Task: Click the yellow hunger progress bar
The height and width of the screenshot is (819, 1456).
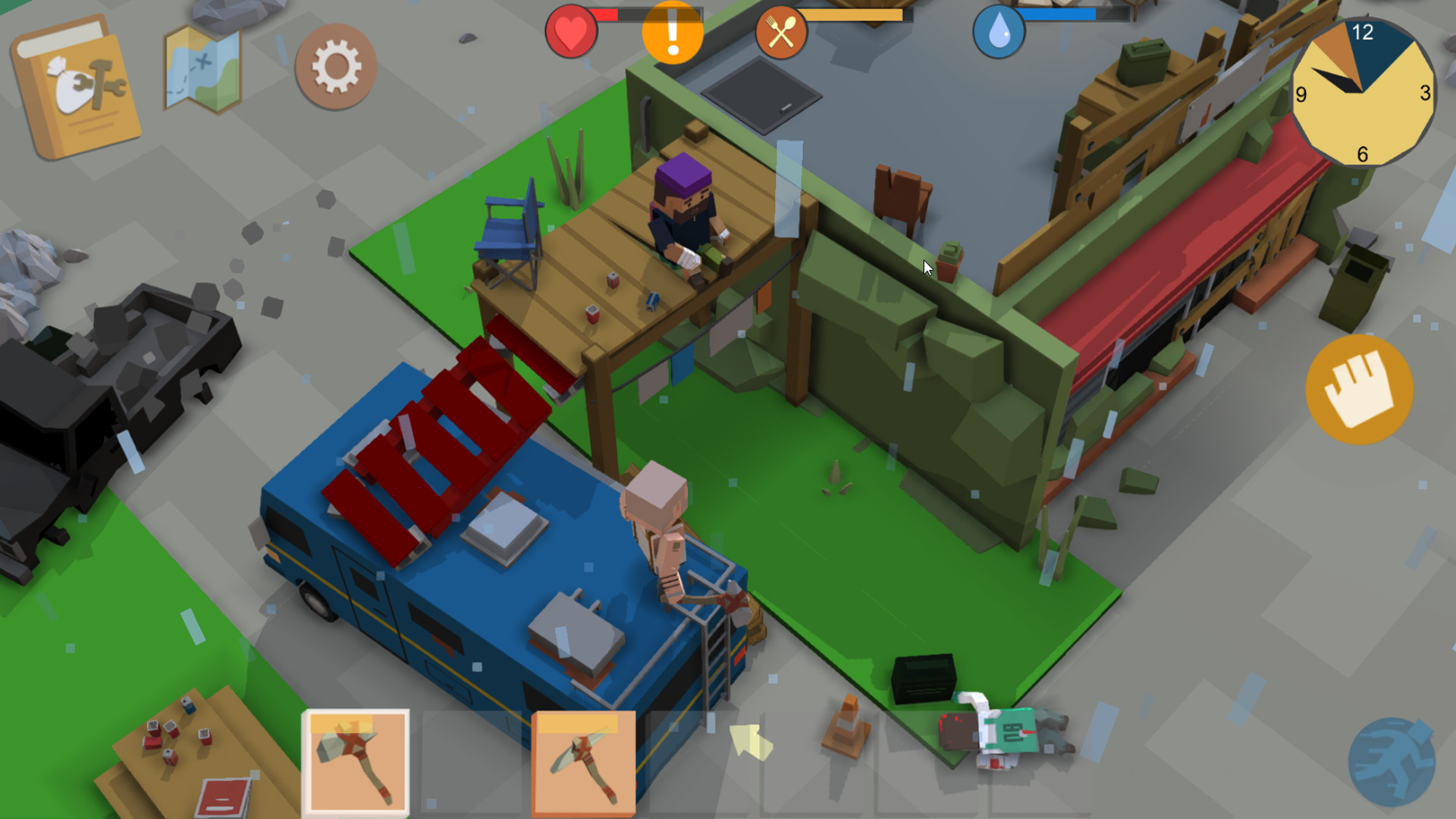Action: coord(849,14)
